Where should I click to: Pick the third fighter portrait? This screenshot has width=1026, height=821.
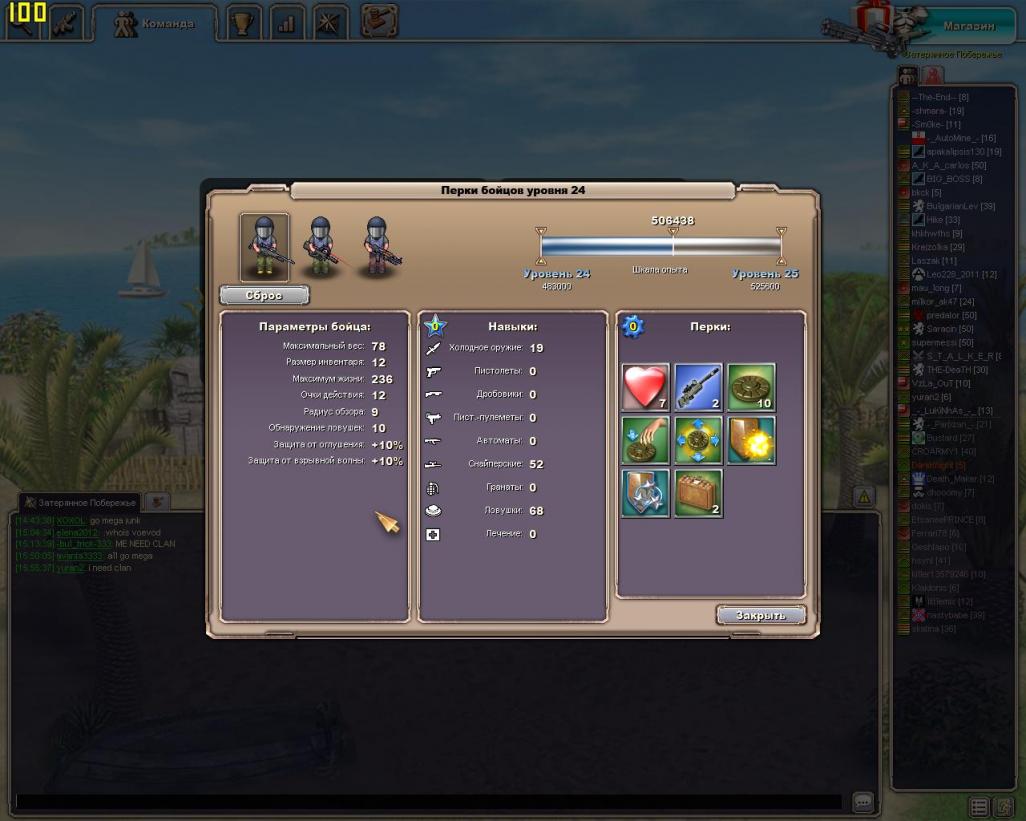coord(378,246)
